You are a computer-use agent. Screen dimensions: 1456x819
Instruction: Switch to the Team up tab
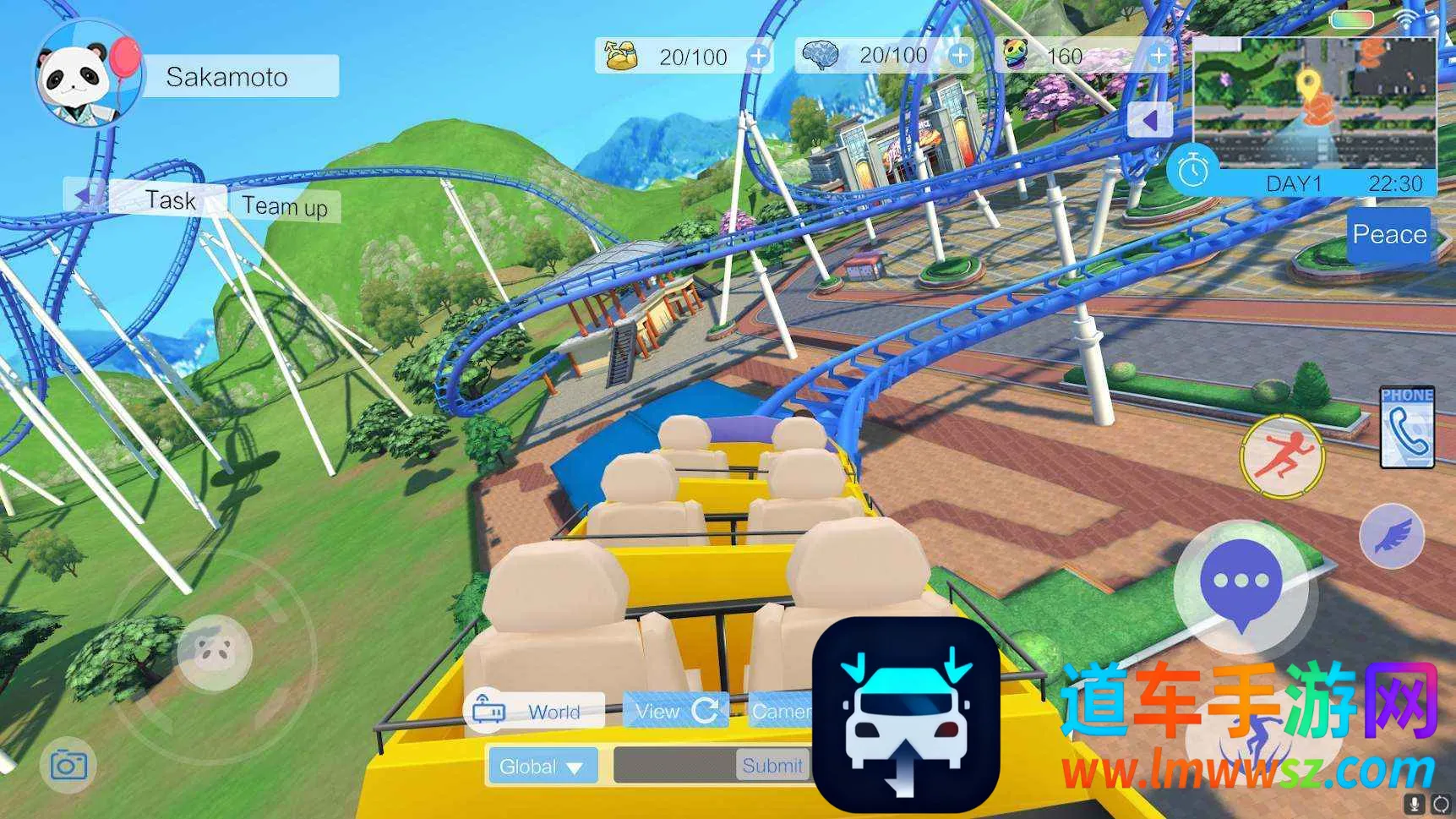click(285, 206)
